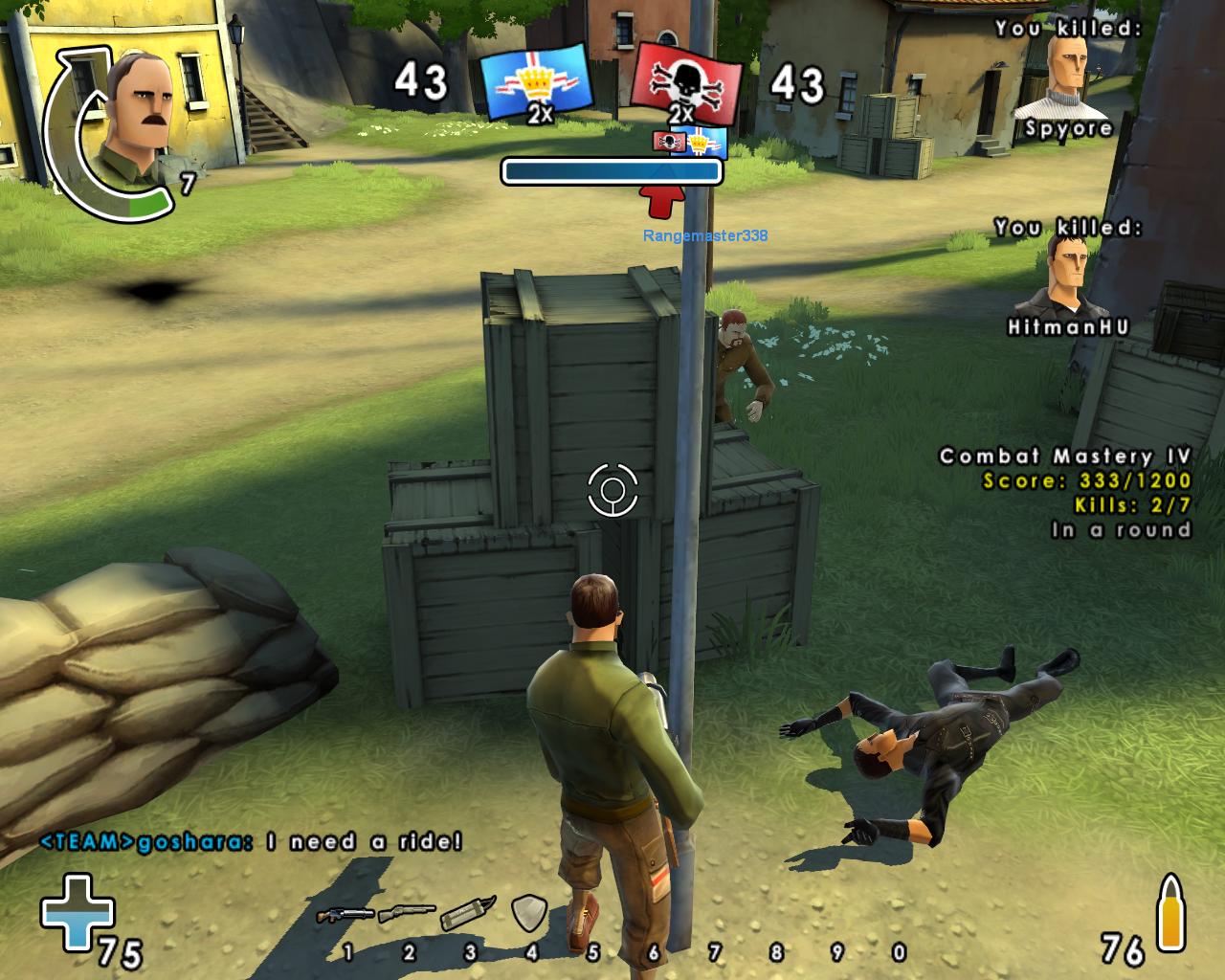This screenshot has height=980, width=1225.
Task: Select the machine gun in slot 1
Action: 345,915
